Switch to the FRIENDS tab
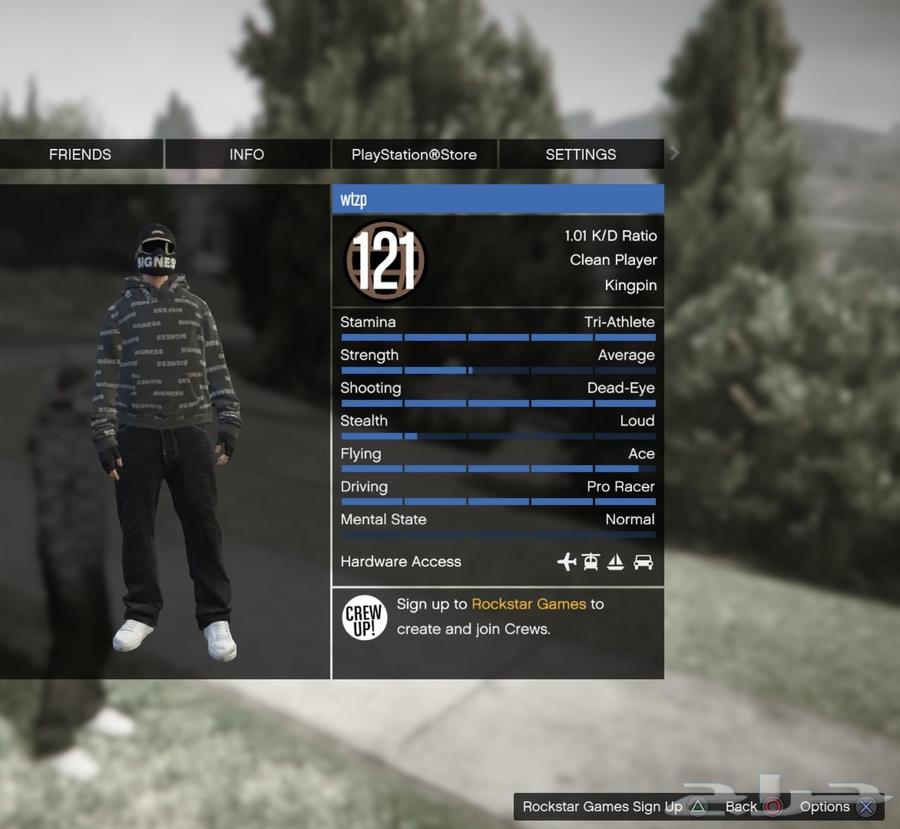The width and height of the screenshot is (900, 829). click(x=81, y=154)
